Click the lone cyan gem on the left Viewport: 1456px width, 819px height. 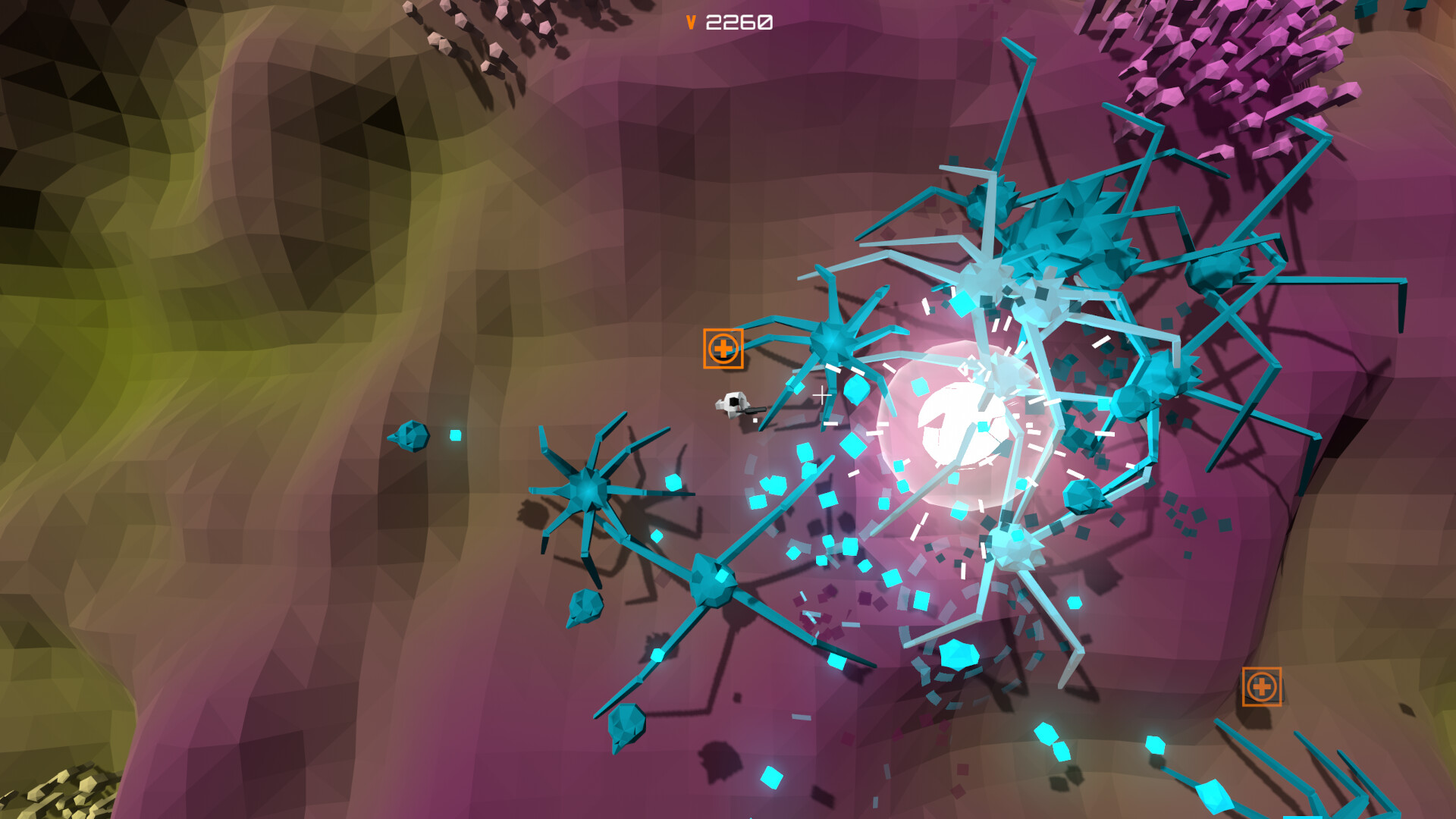click(455, 434)
